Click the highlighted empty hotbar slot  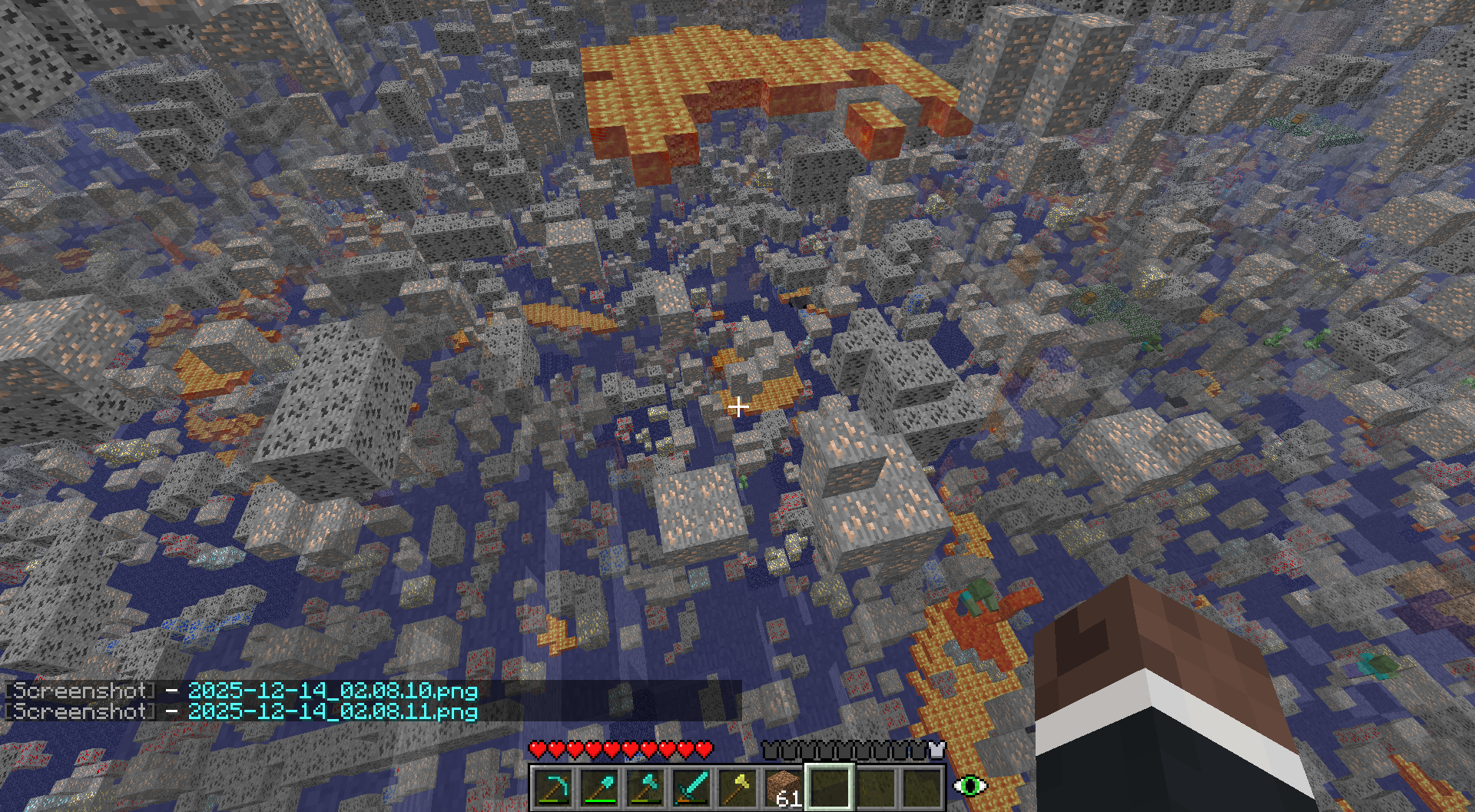[x=830, y=787]
